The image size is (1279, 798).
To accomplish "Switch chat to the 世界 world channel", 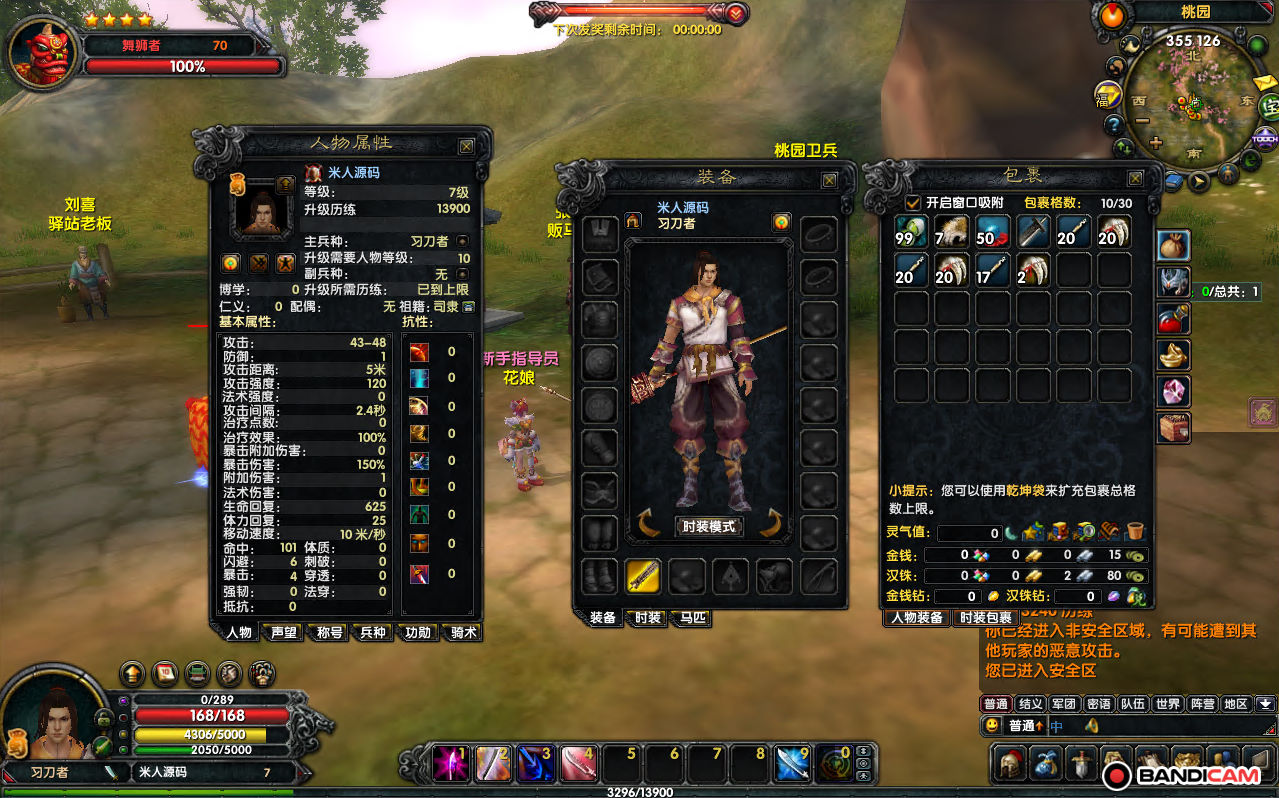I will tap(1167, 704).
